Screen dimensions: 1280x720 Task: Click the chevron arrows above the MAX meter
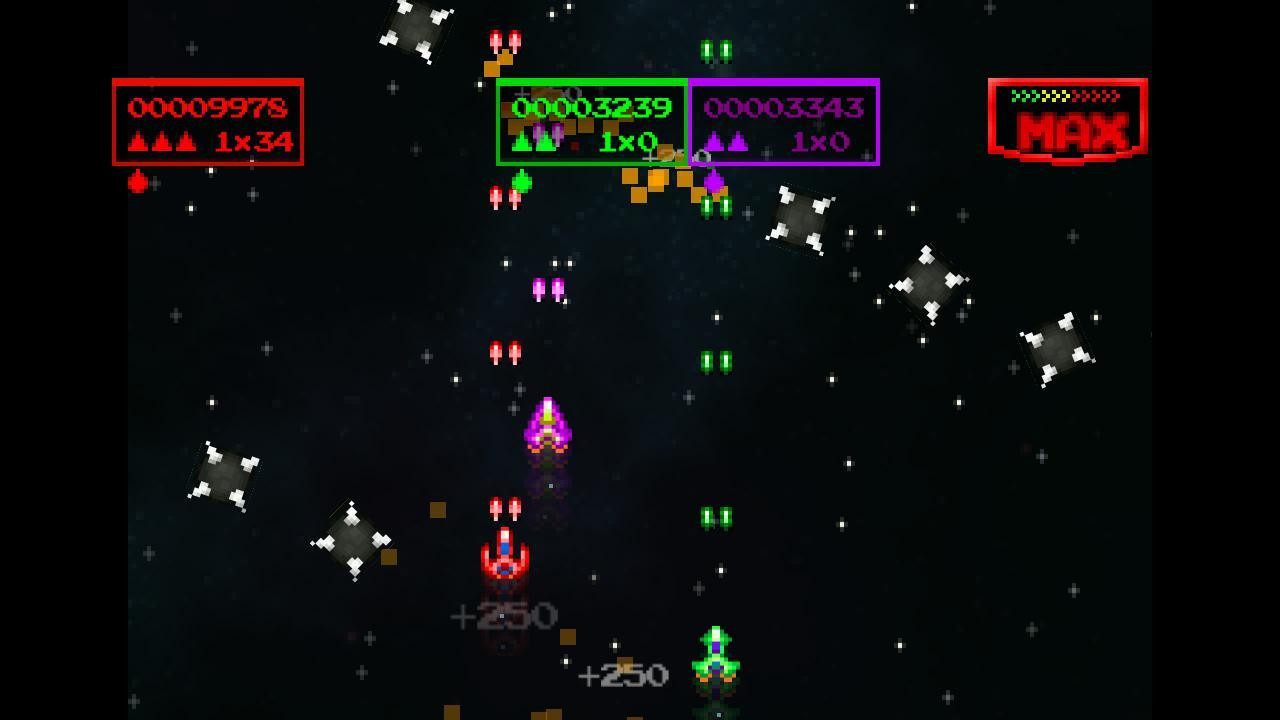pos(1067,96)
